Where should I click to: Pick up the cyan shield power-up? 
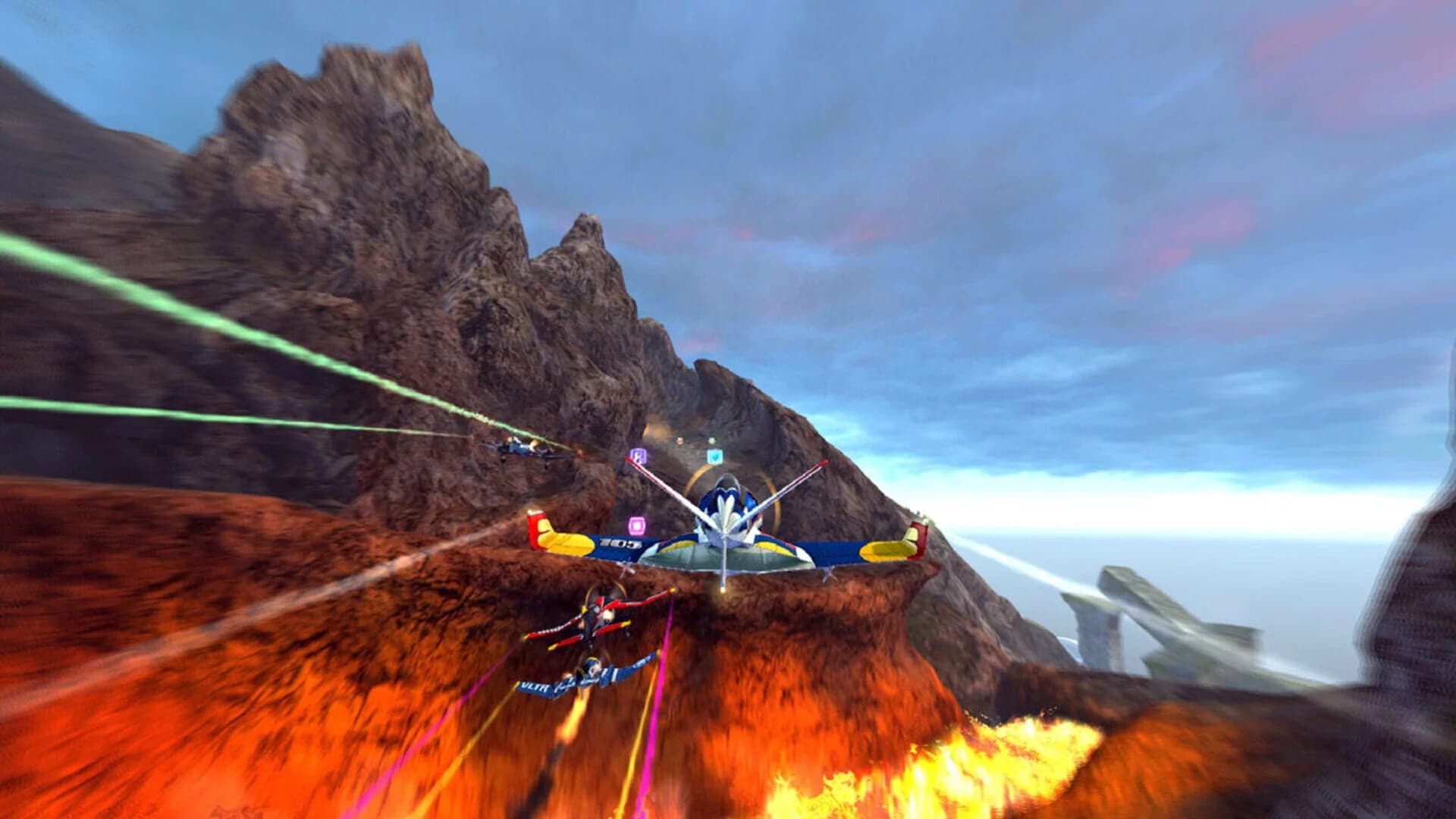(x=715, y=457)
